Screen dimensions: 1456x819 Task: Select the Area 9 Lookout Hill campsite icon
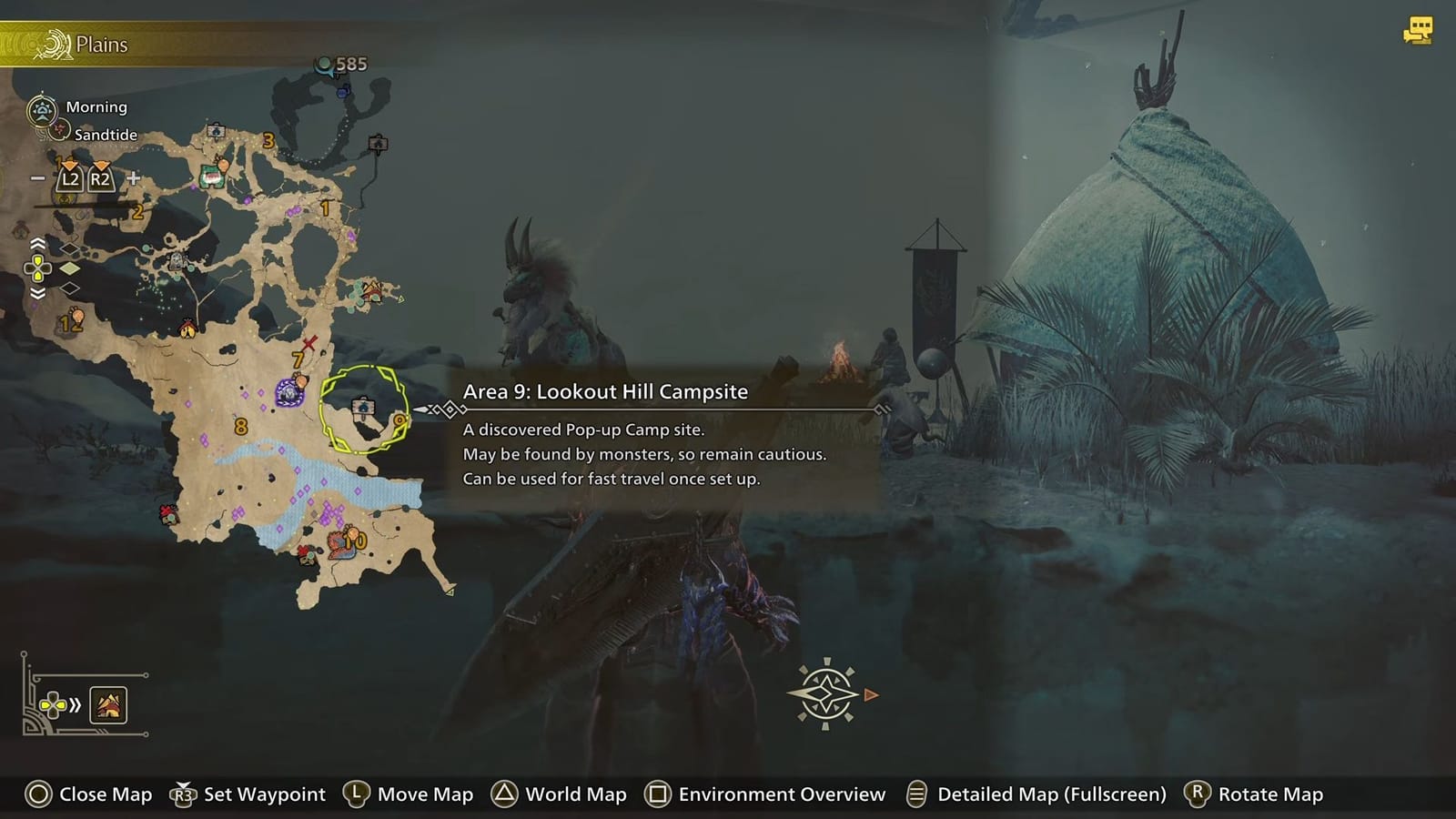pos(361,407)
